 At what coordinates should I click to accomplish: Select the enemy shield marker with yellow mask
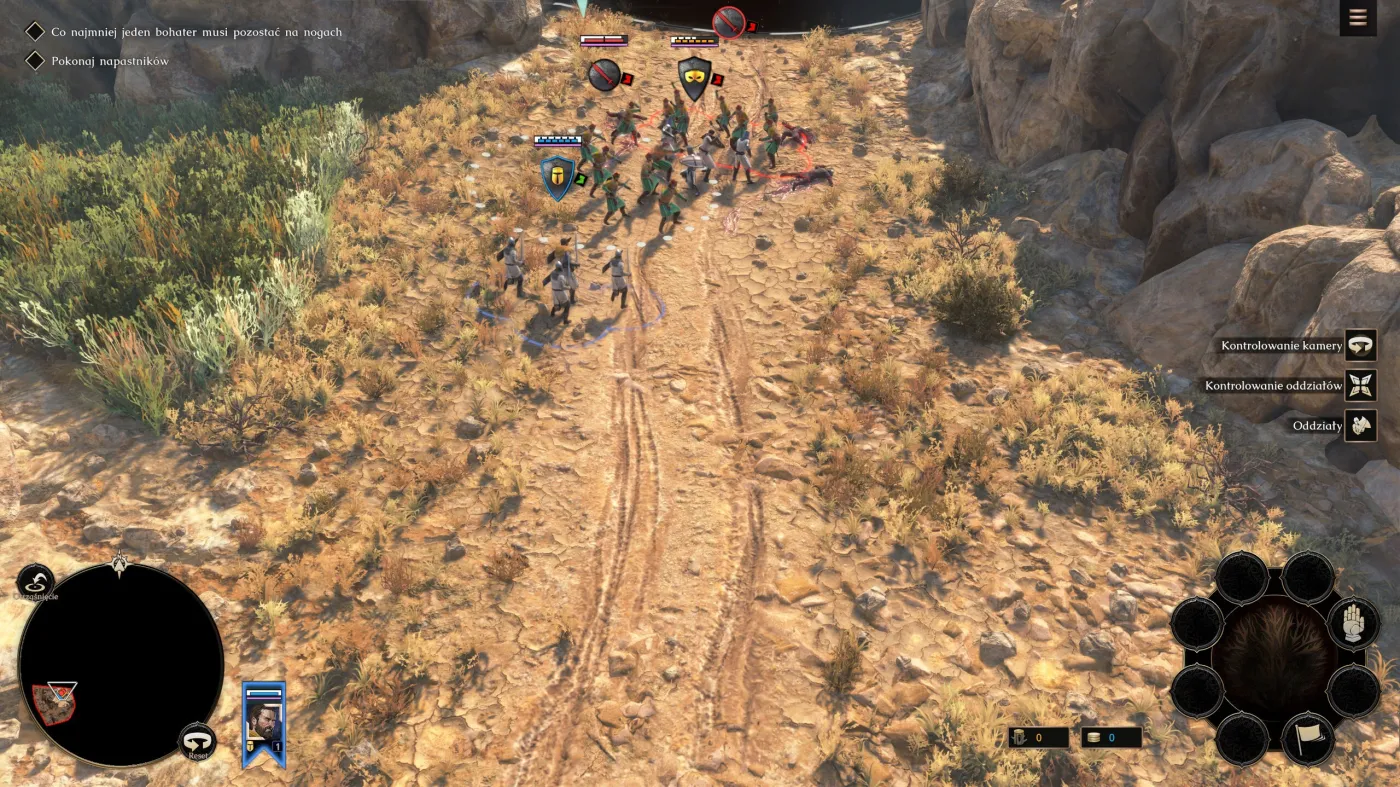(694, 78)
